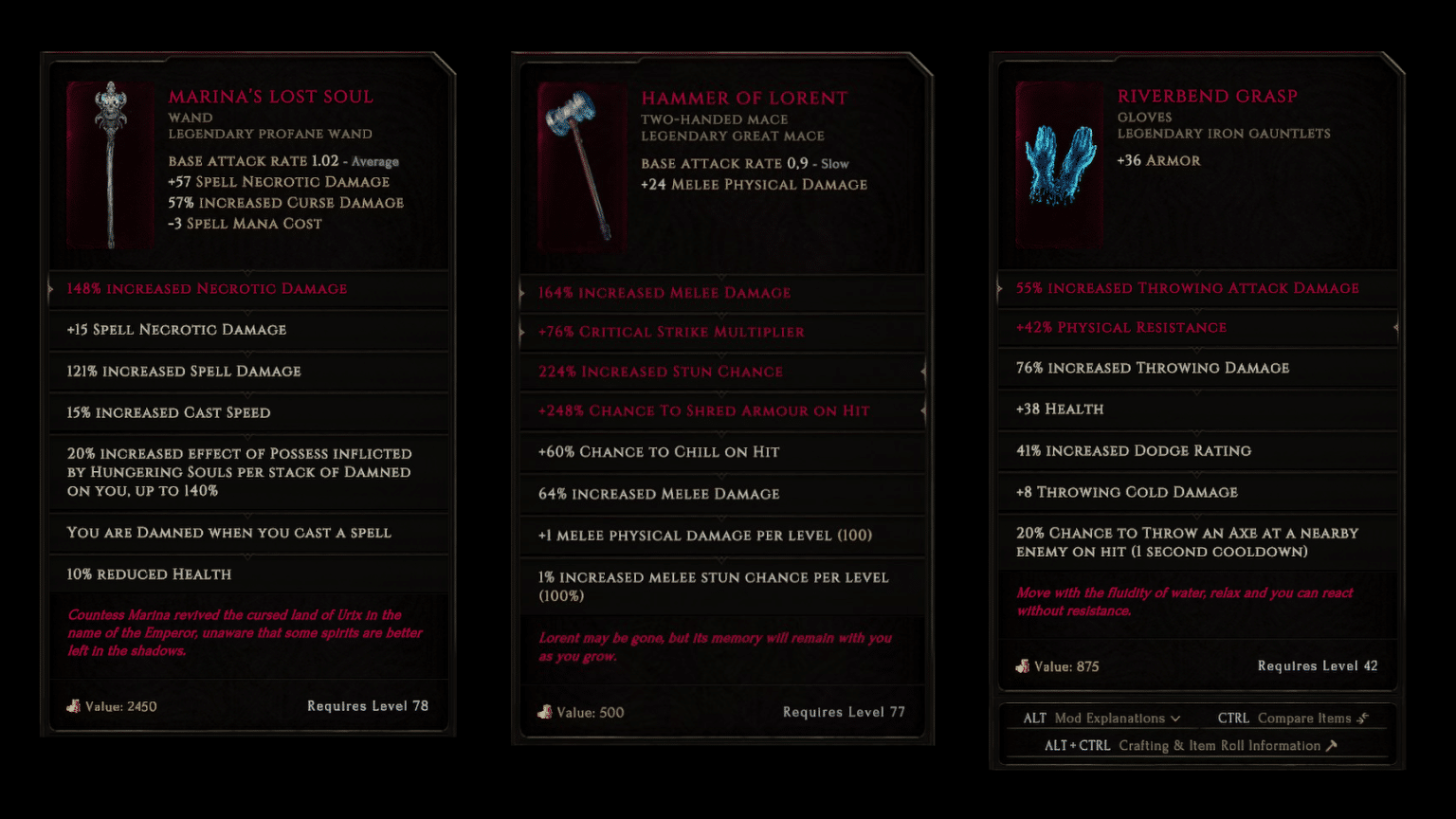
Task: Select the Riverbend Grasp tooltip header
Action: 1209,96
